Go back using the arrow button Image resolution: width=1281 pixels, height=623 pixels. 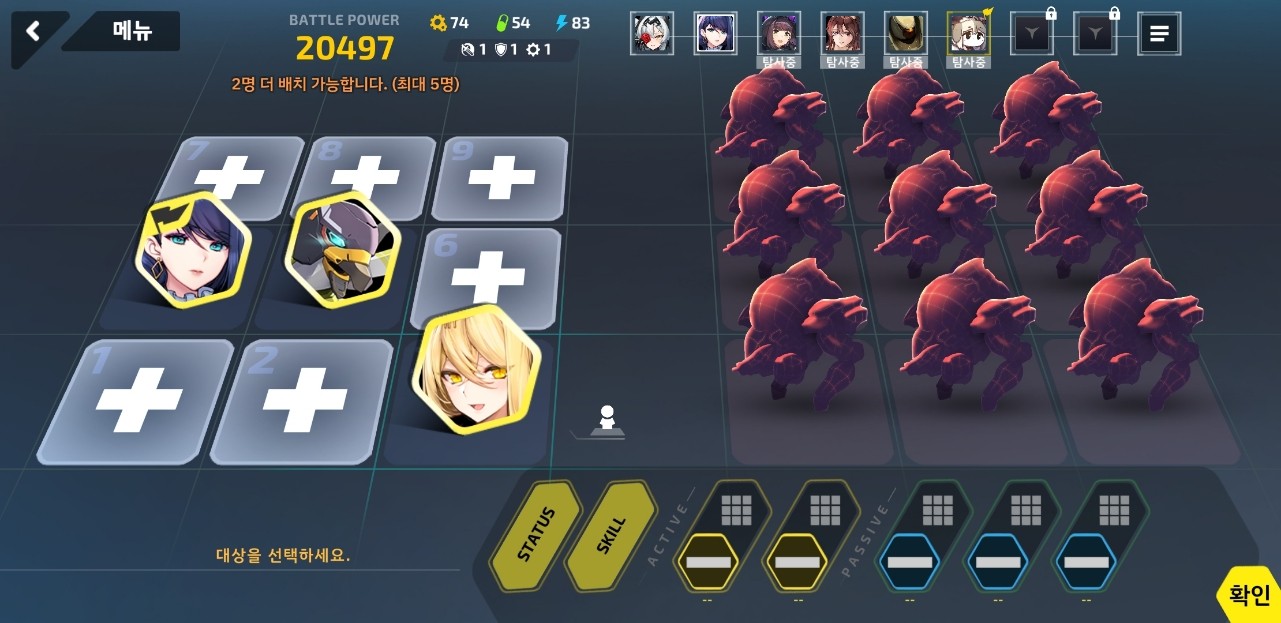[33, 32]
